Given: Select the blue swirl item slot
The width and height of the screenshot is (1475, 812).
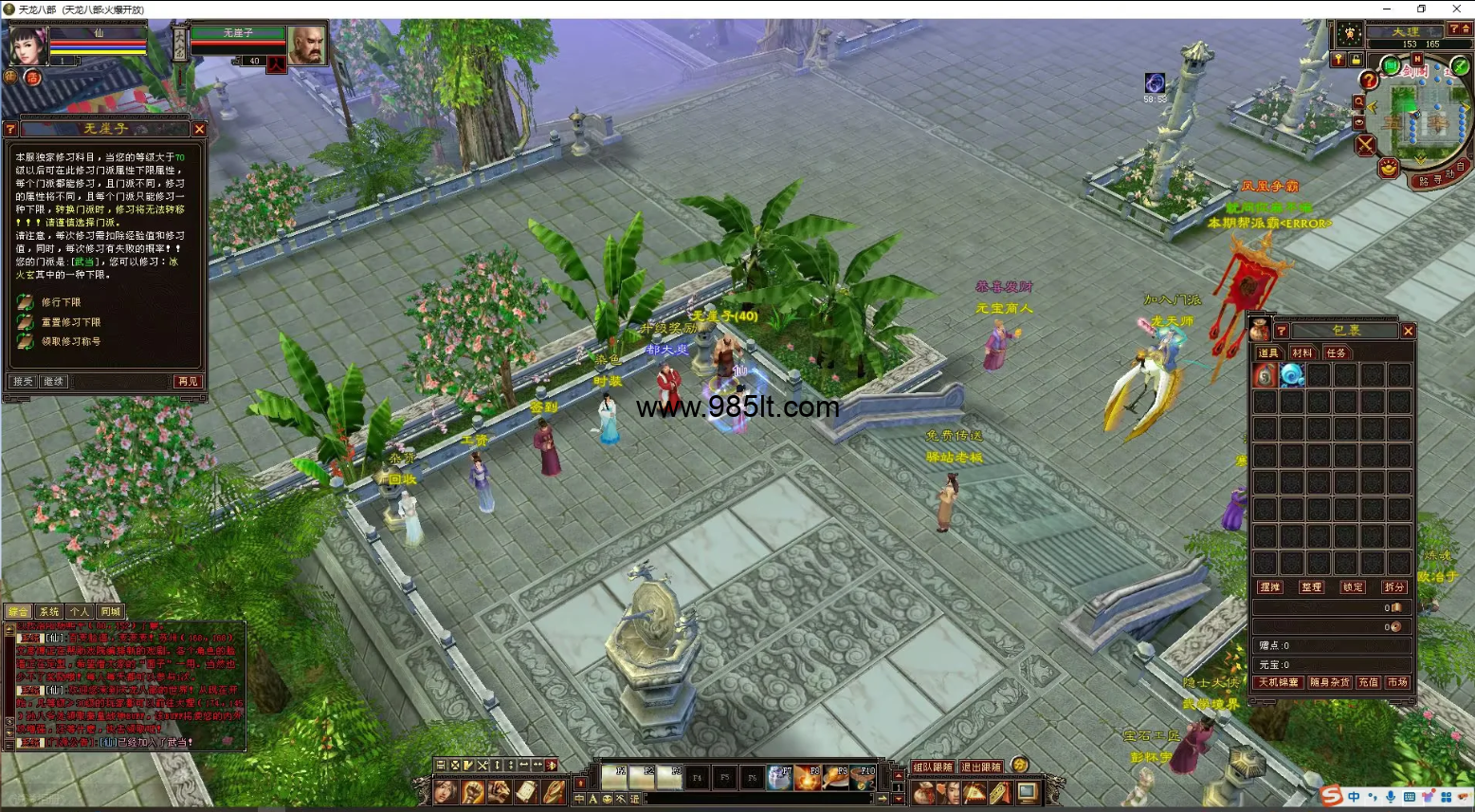Looking at the screenshot, I should click(x=1292, y=376).
